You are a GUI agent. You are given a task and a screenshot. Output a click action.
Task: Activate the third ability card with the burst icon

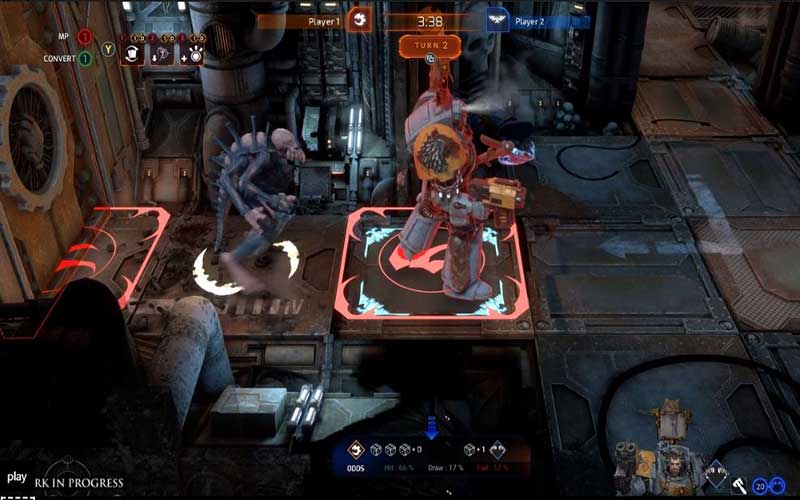[191, 55]
